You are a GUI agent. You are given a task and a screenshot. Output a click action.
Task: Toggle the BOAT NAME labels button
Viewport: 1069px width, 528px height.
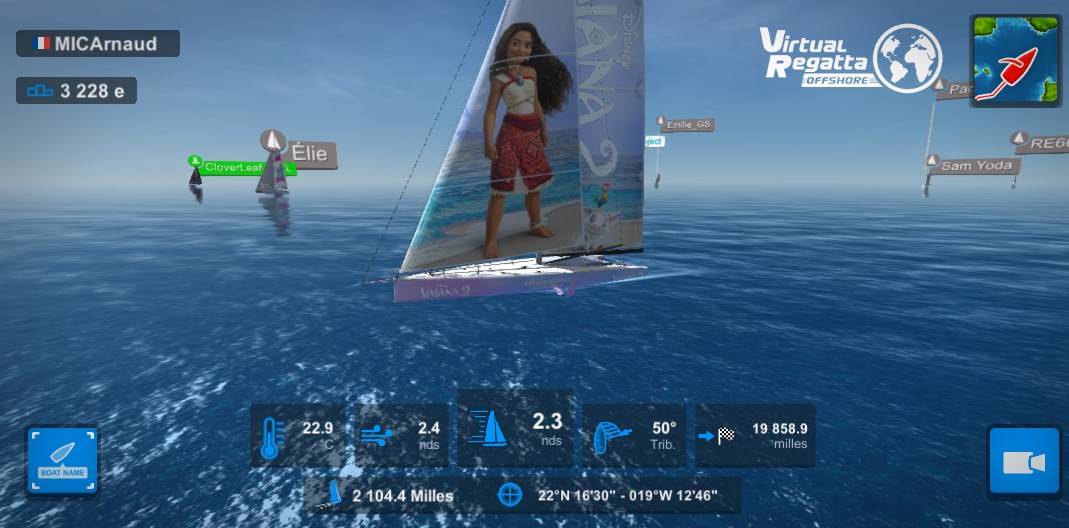63,461
